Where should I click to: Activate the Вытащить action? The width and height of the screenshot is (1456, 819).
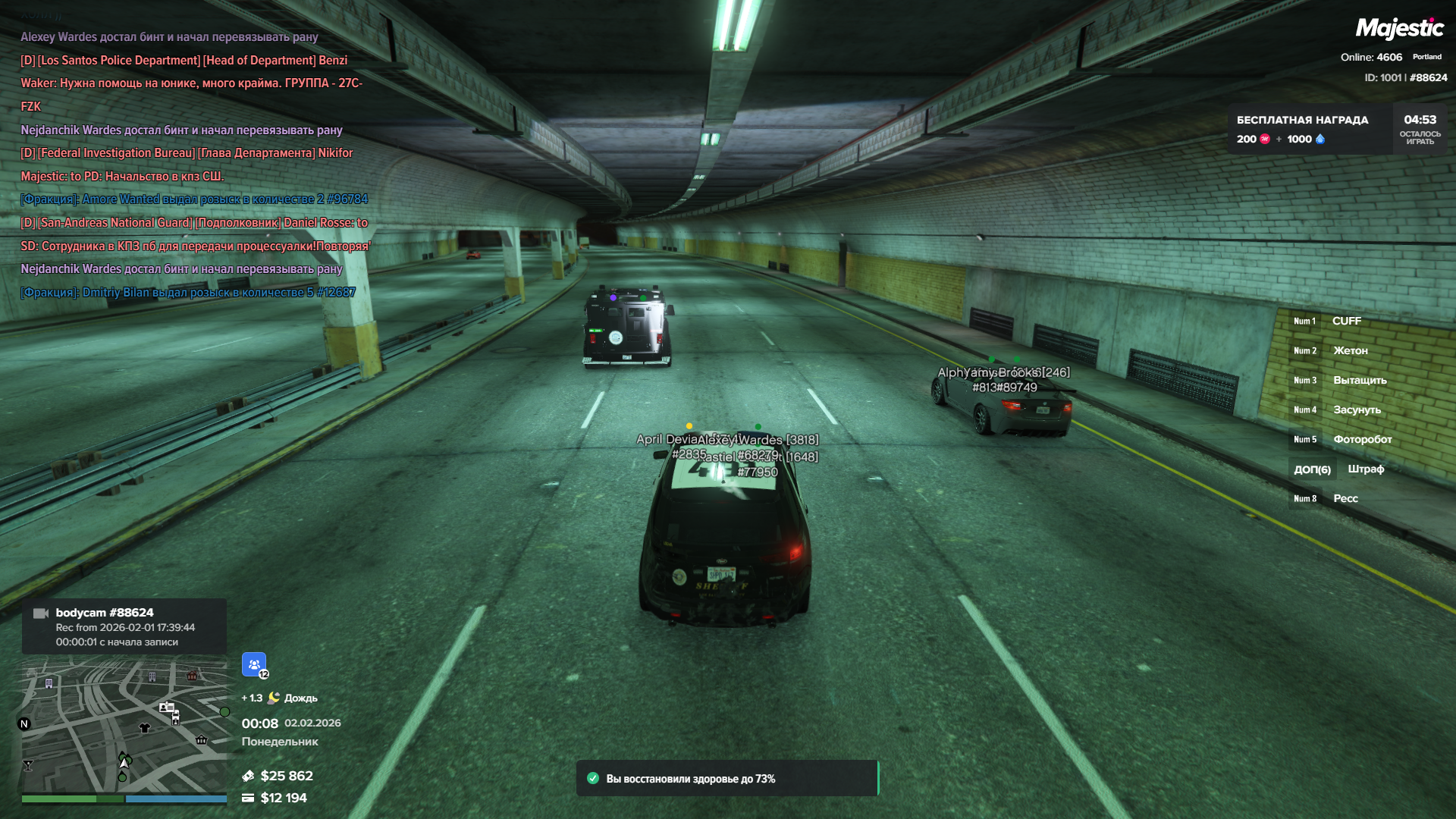(x=1359, y=381)
